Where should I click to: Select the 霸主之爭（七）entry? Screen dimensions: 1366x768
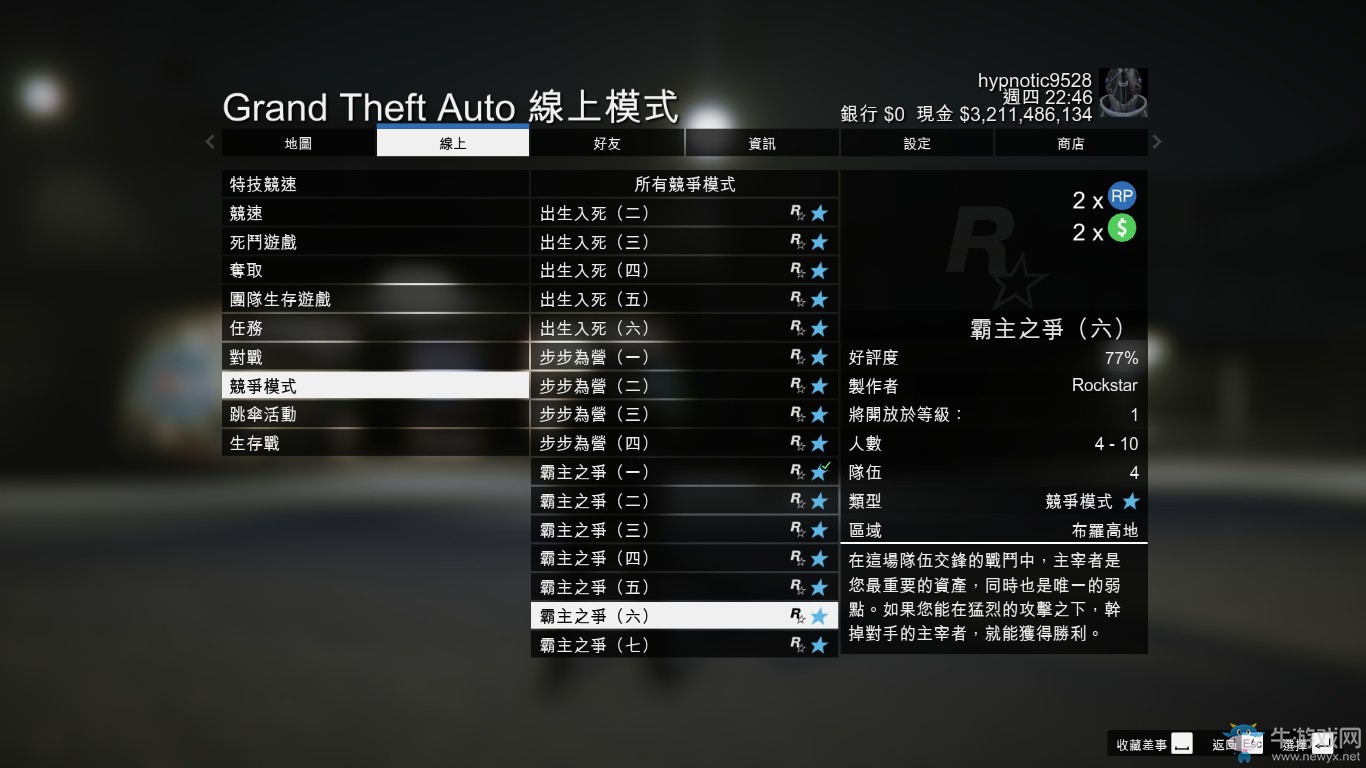click(x=660, y=644)
